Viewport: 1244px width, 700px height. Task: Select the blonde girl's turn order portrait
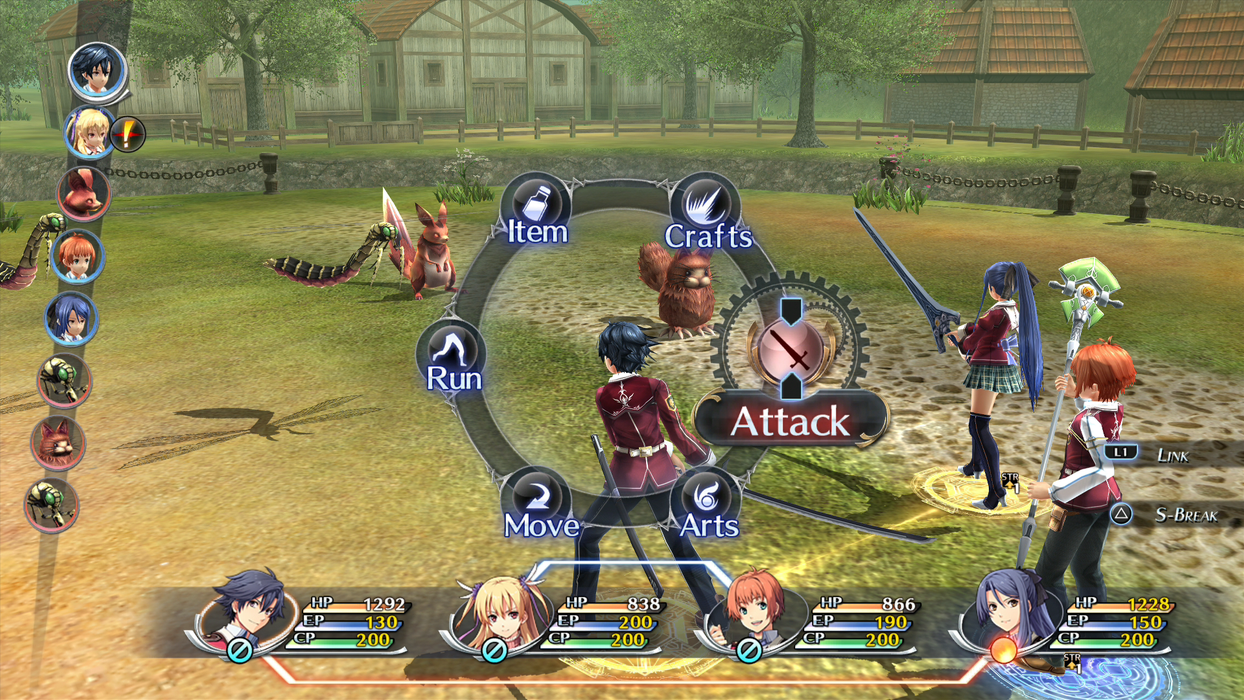point(88,133)
